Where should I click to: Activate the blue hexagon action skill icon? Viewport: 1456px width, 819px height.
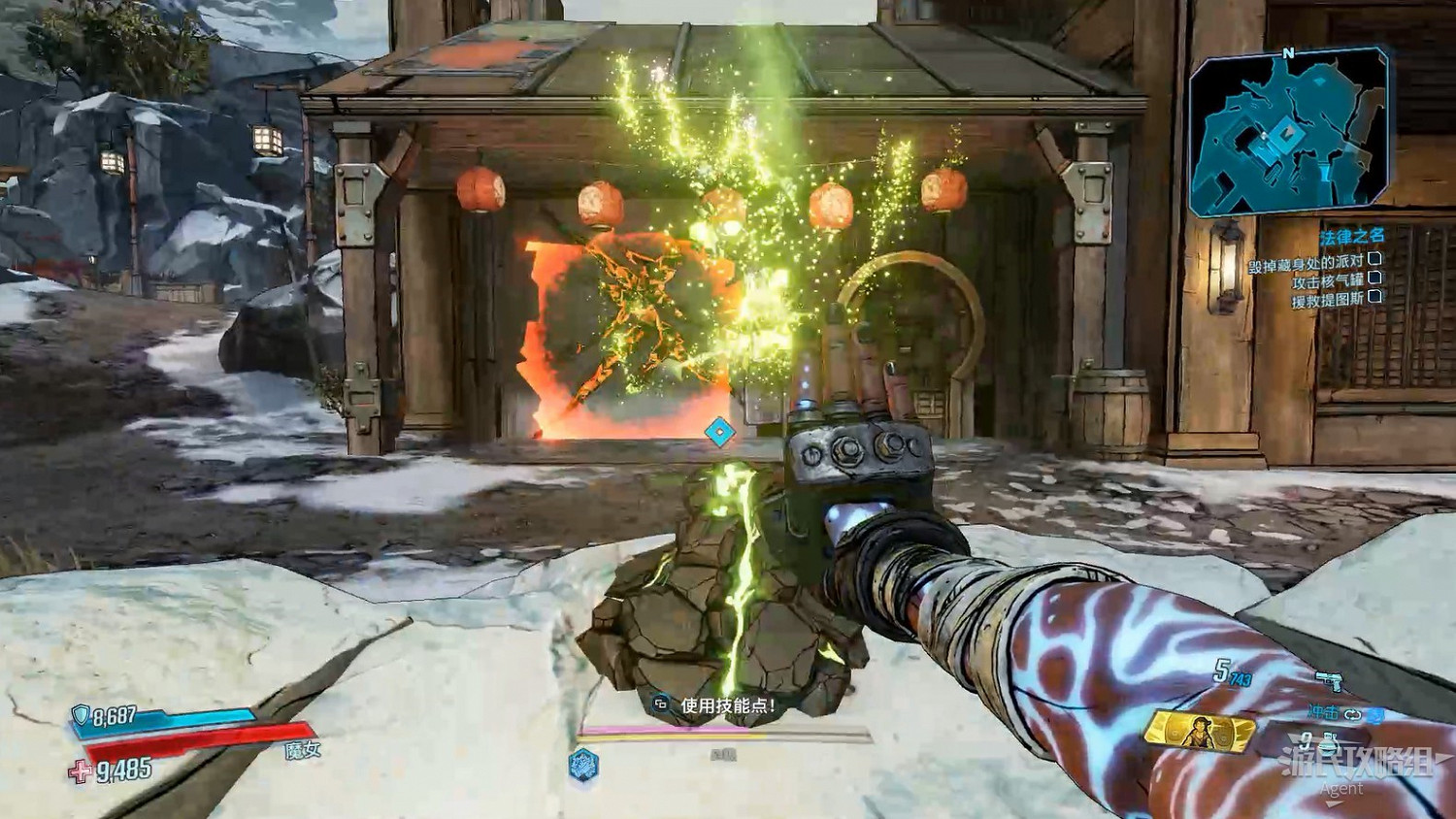coord(580,763)
